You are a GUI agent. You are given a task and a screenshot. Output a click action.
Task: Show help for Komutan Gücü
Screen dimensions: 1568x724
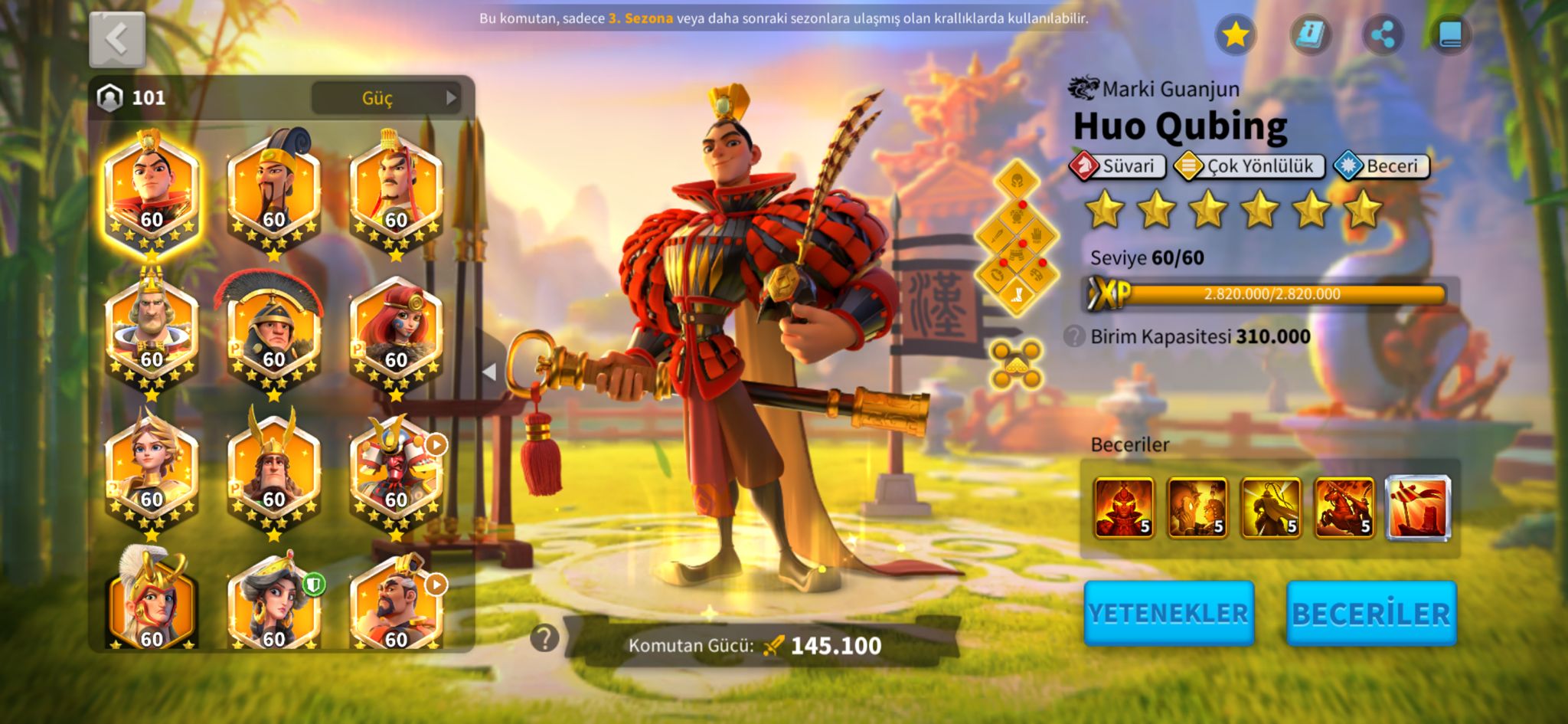point(544,637)
